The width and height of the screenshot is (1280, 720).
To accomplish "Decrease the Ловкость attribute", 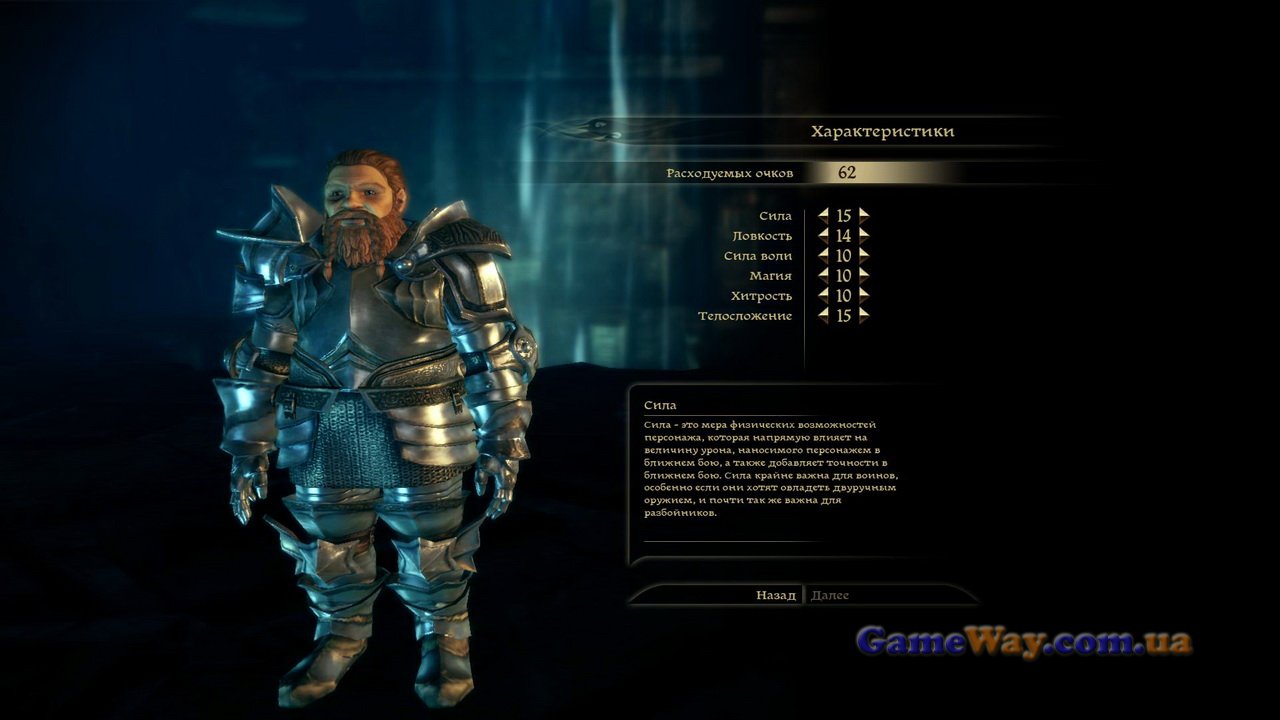I will (x=823, y=235).
